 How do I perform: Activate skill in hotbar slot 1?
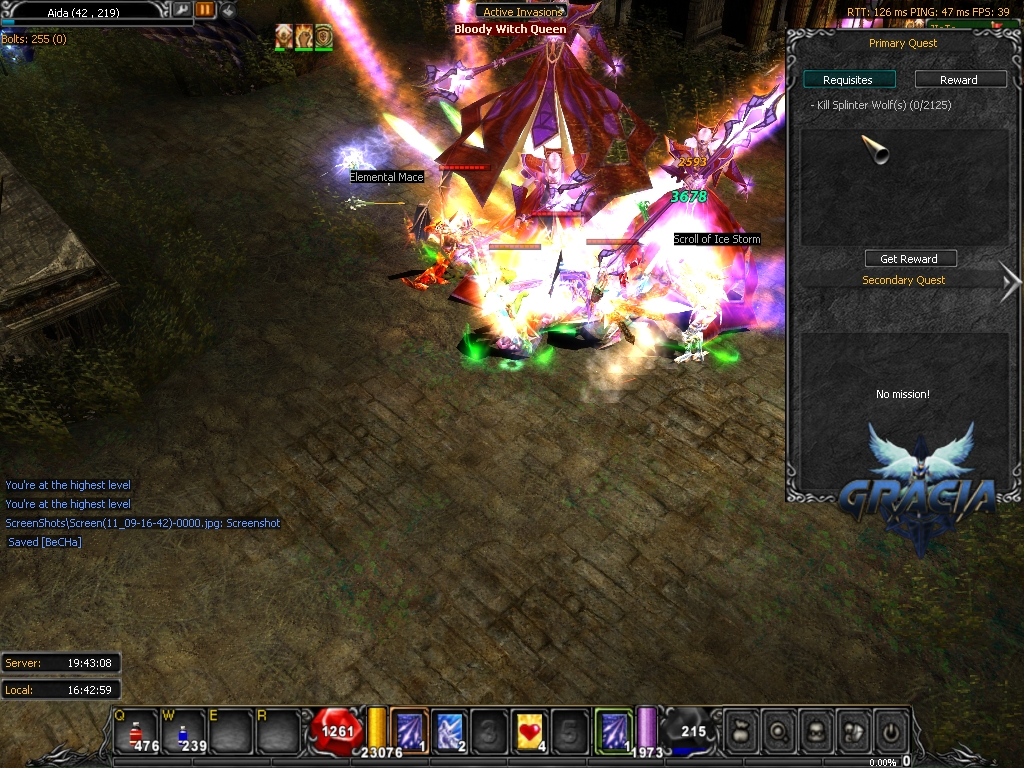tap(409, 729)
